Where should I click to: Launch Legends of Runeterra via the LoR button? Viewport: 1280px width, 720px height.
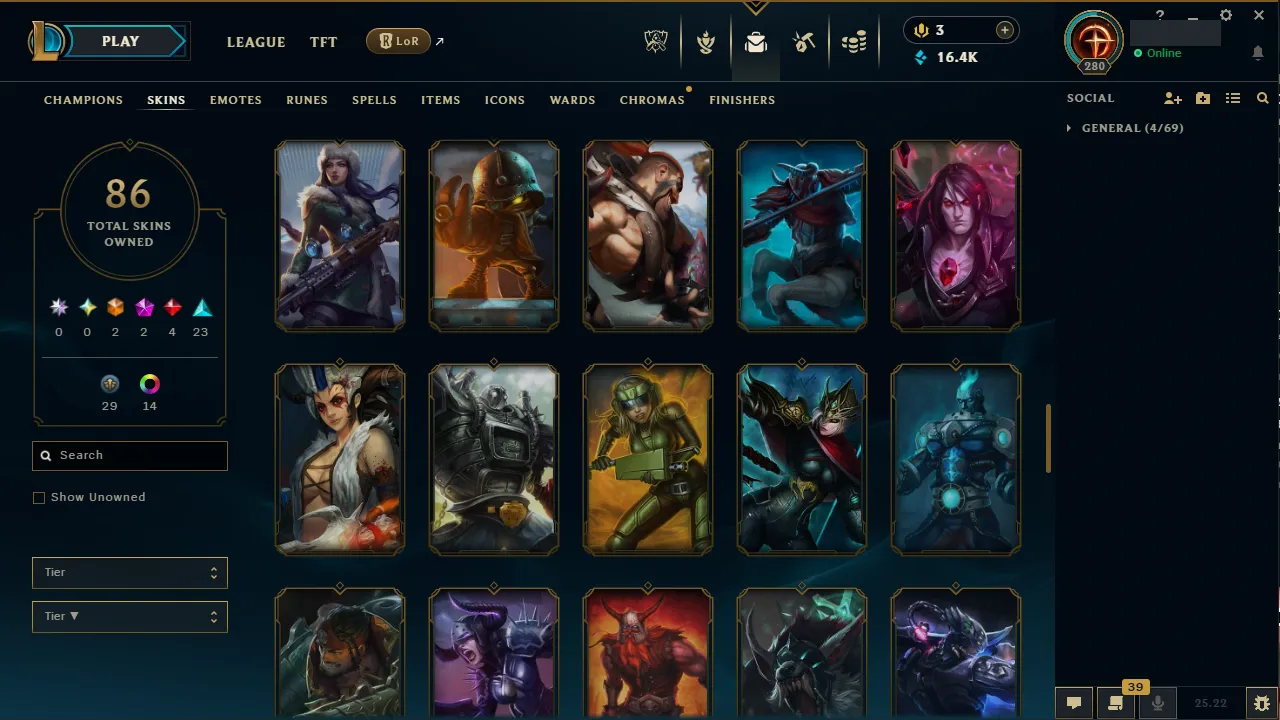click(x=398, y=41)
